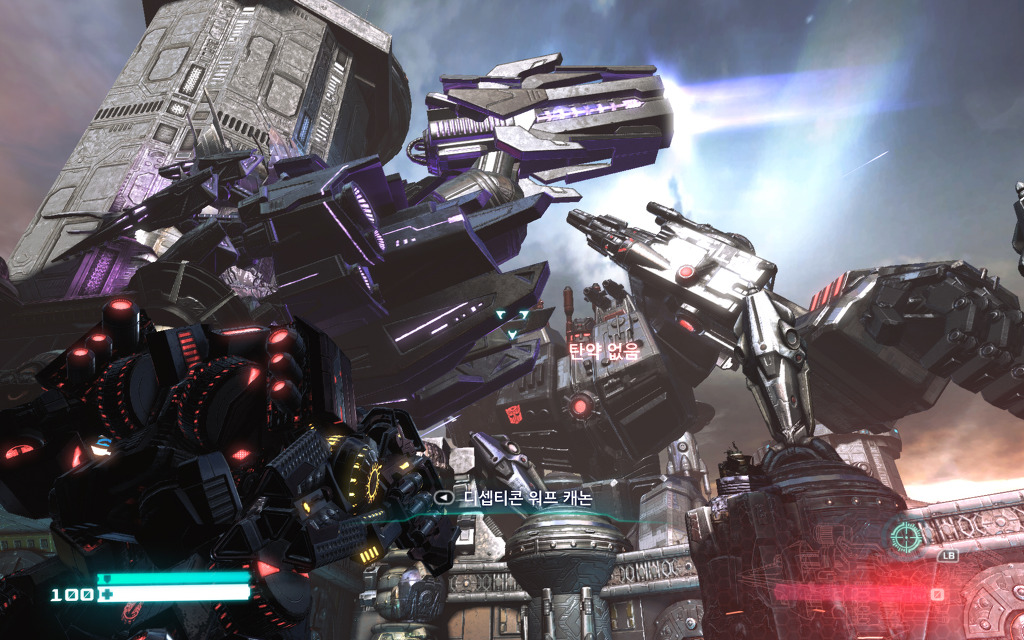Activate the green crosshair ability icon

click(x=906, y=534)
